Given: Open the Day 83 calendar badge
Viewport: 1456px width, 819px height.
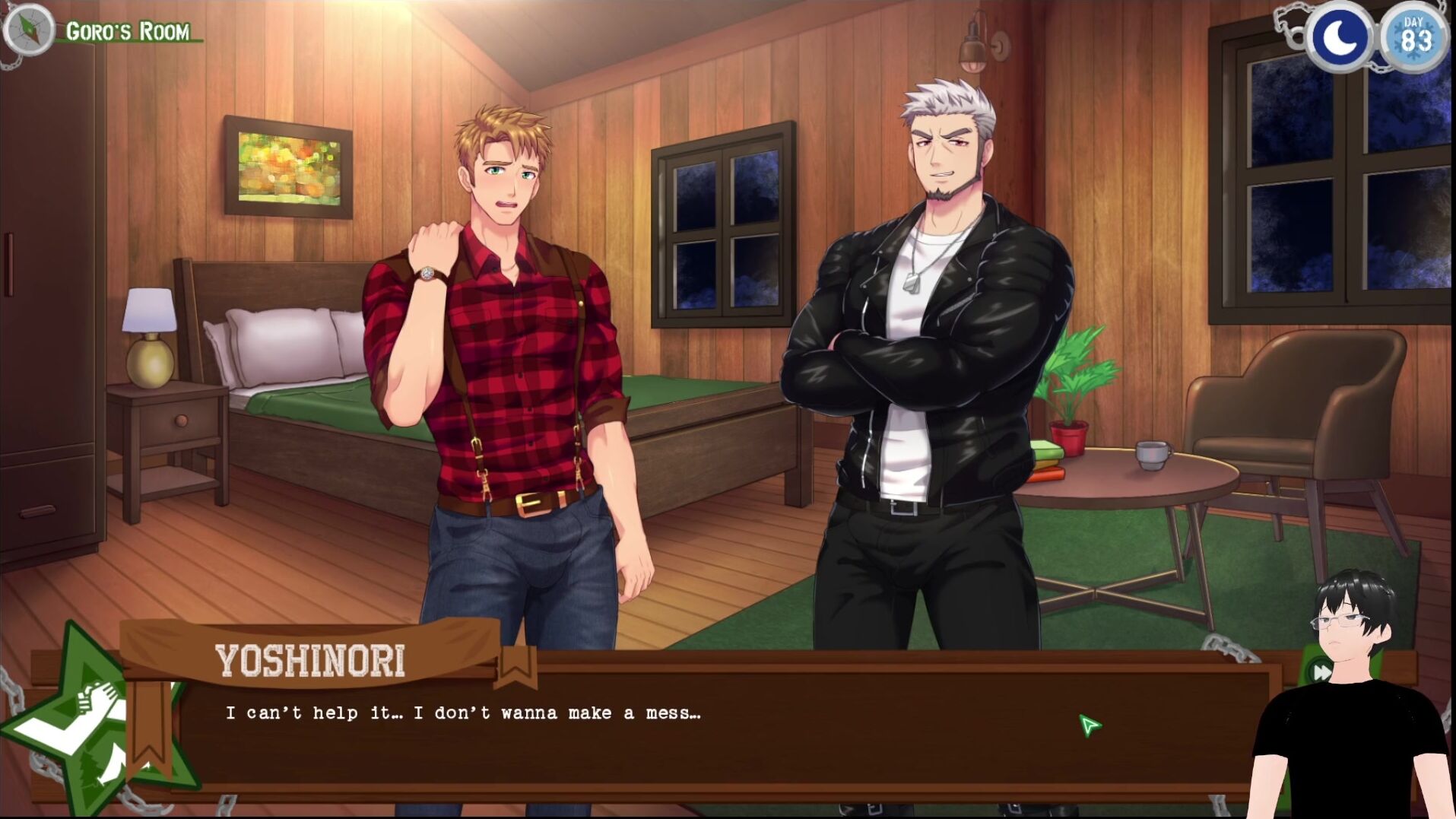Looking at the screenshot, I should tap(1414, 37).
